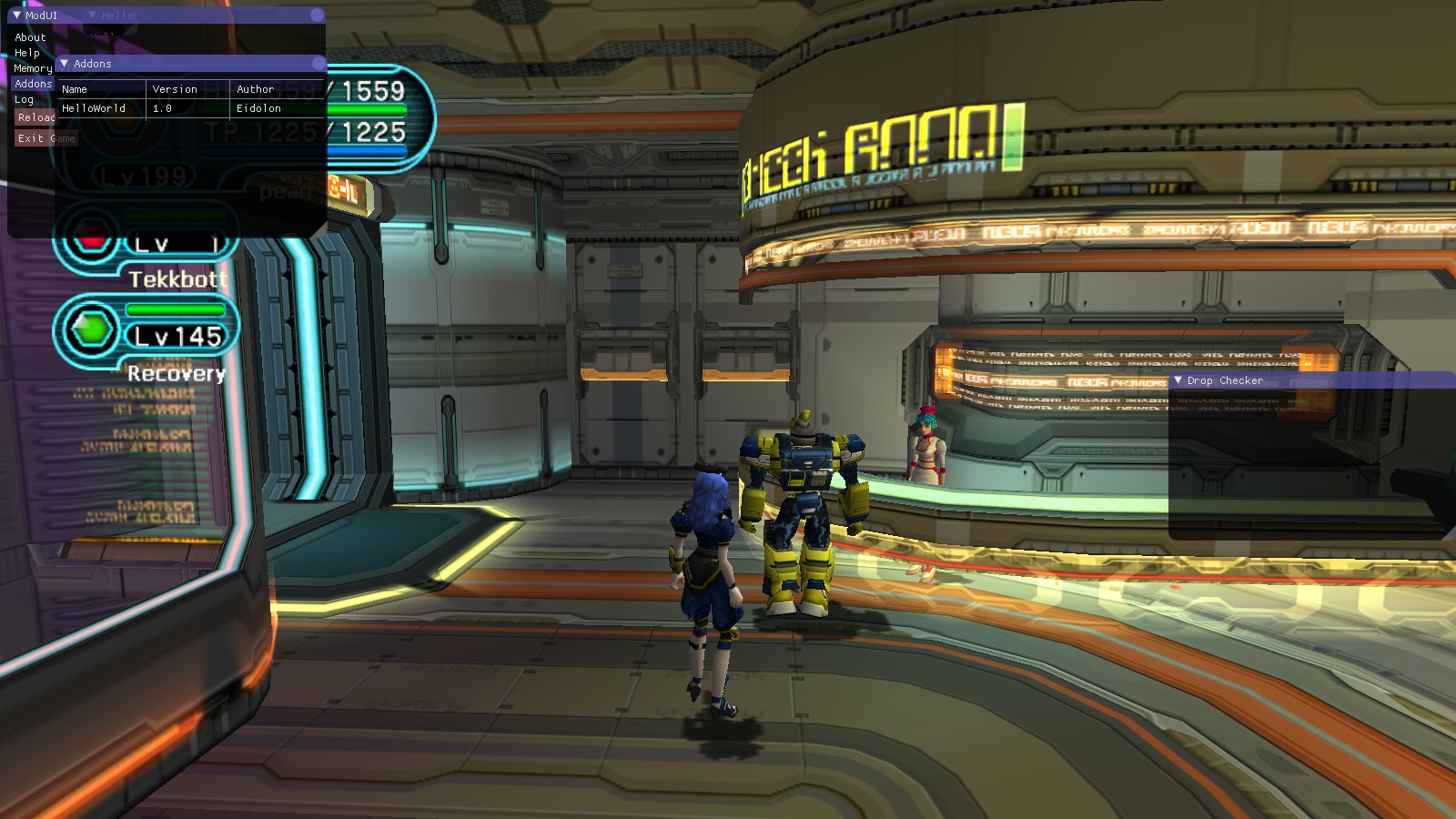1456x819 pixels.
Task: Open the Memory entry in ModUI
Action: pos(33,68)
